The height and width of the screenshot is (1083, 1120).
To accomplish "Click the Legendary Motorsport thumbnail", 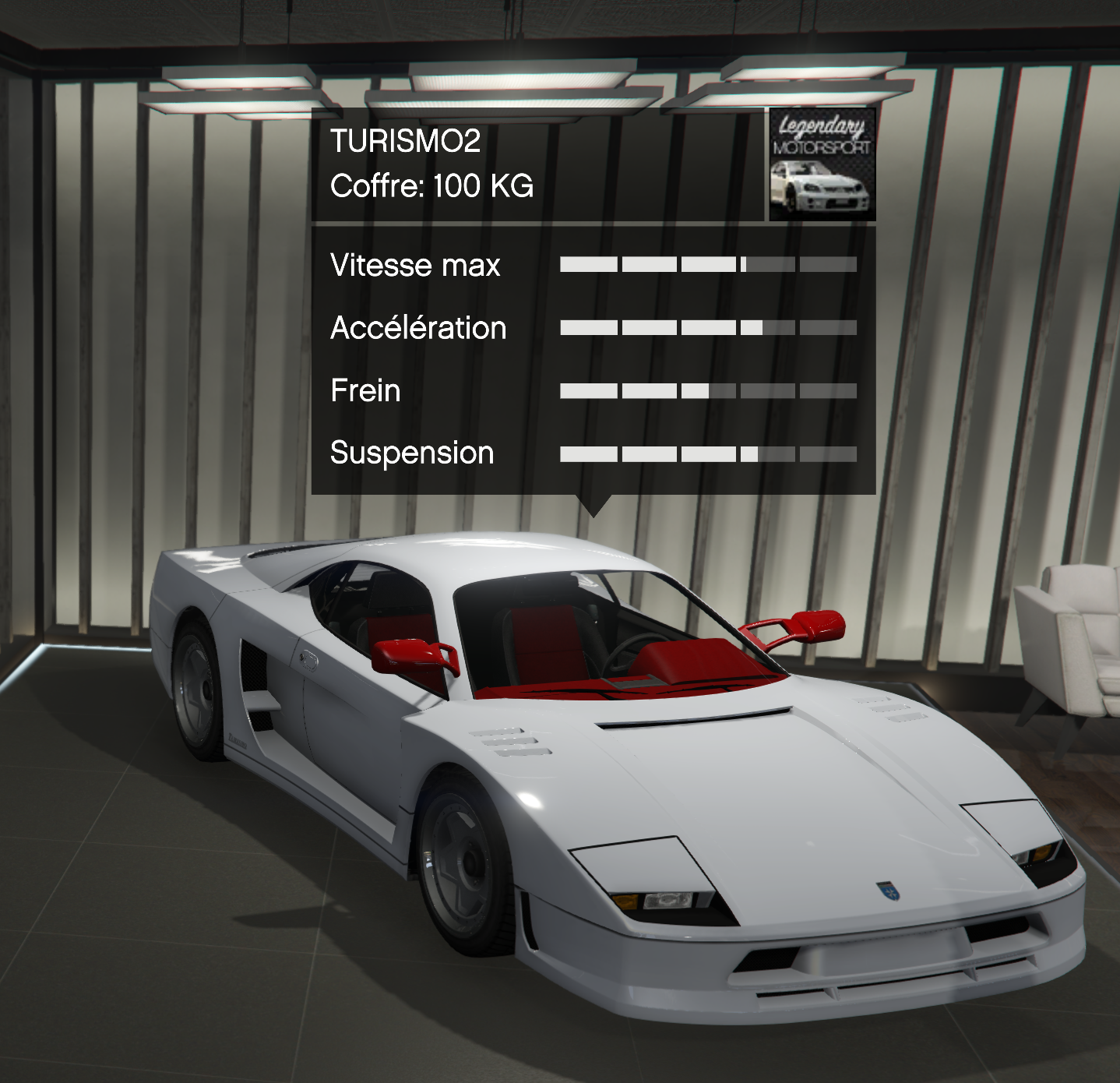I will tap(822, 164).
